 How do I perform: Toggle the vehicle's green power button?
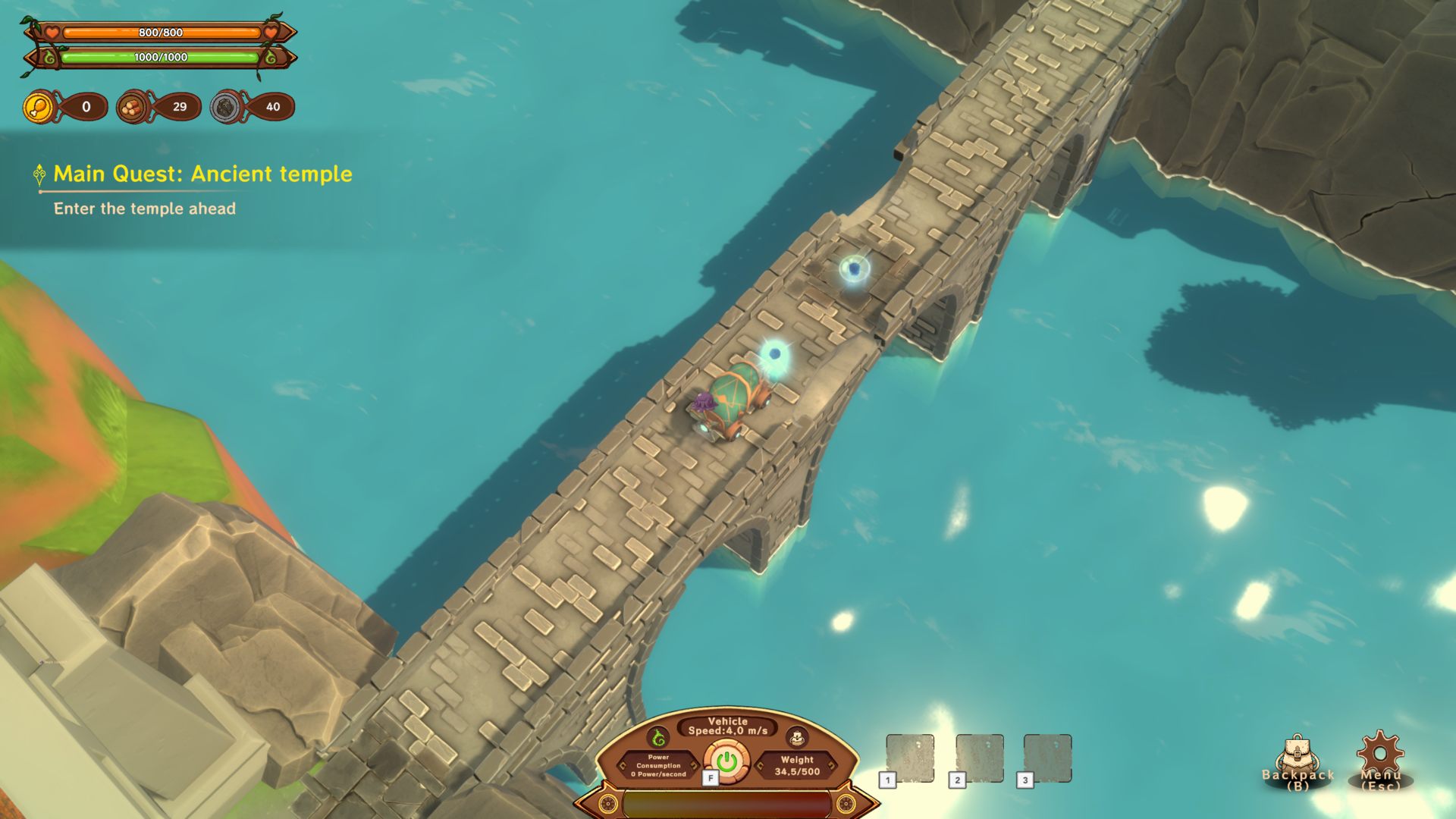click(726, 761)
